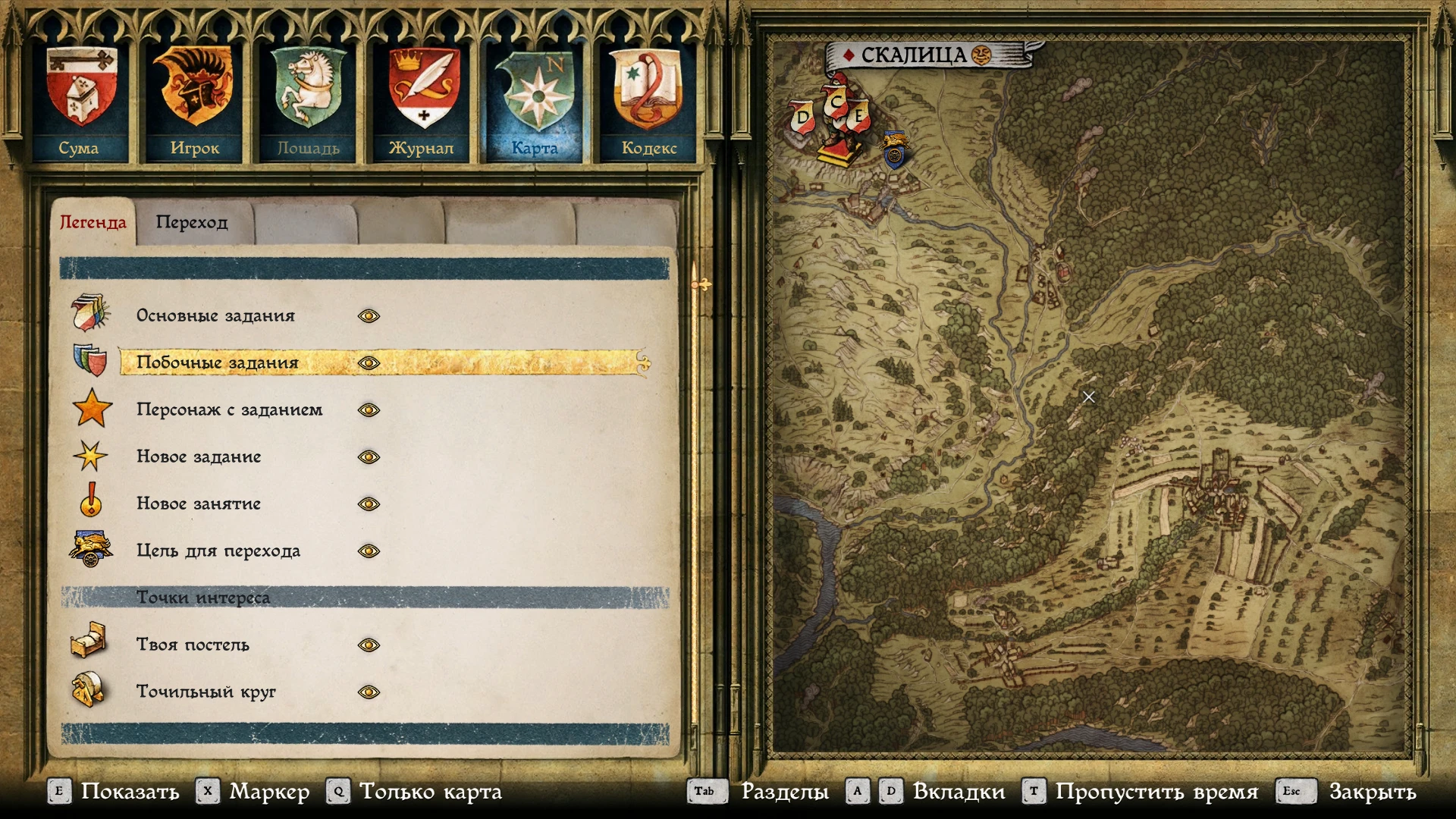This screenshot has width=1456, height=819.
Task: Choose the Цель для перехода entry
Action: 218,551
